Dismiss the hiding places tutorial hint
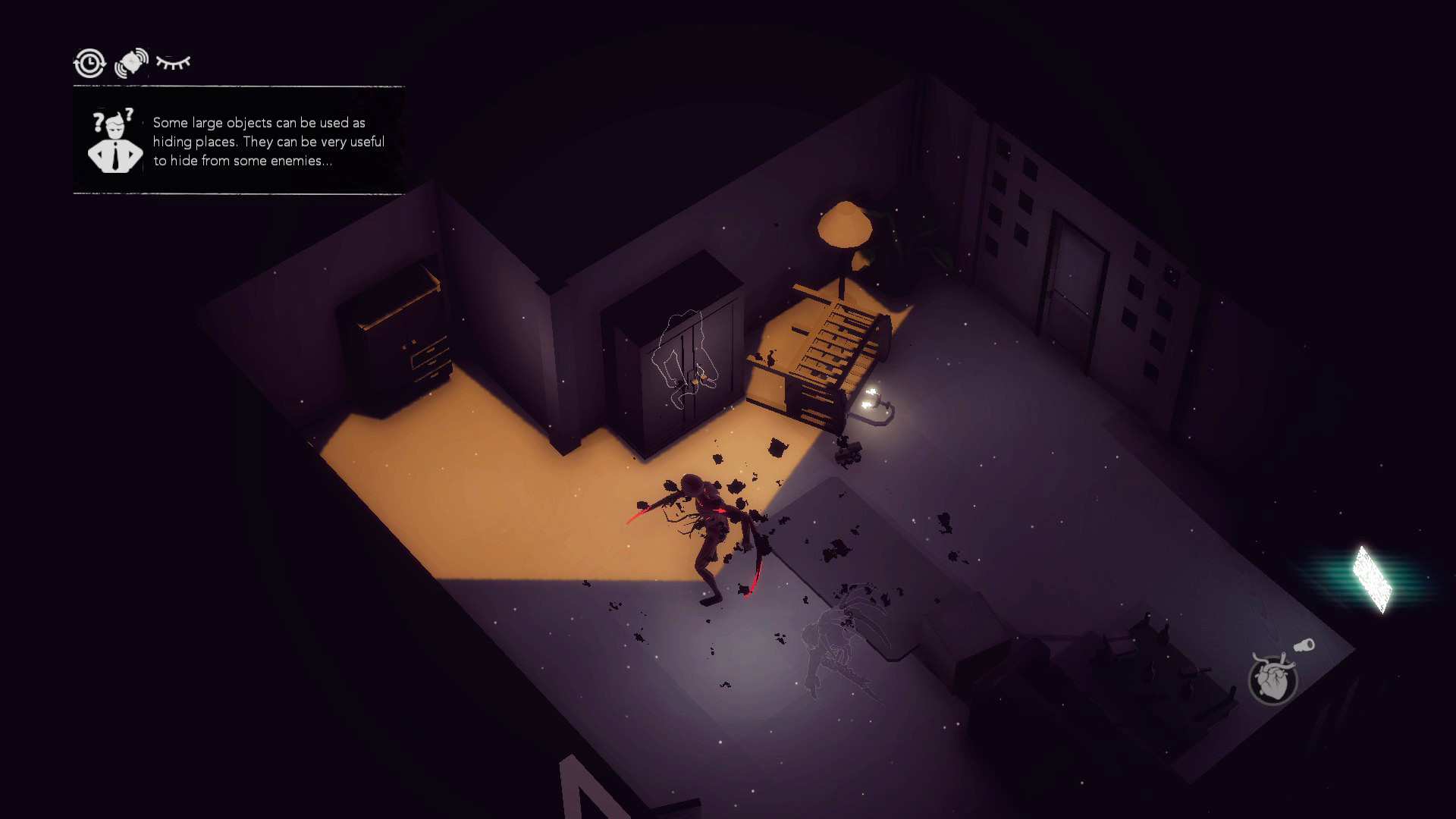1456x819 pixels. 238,141
